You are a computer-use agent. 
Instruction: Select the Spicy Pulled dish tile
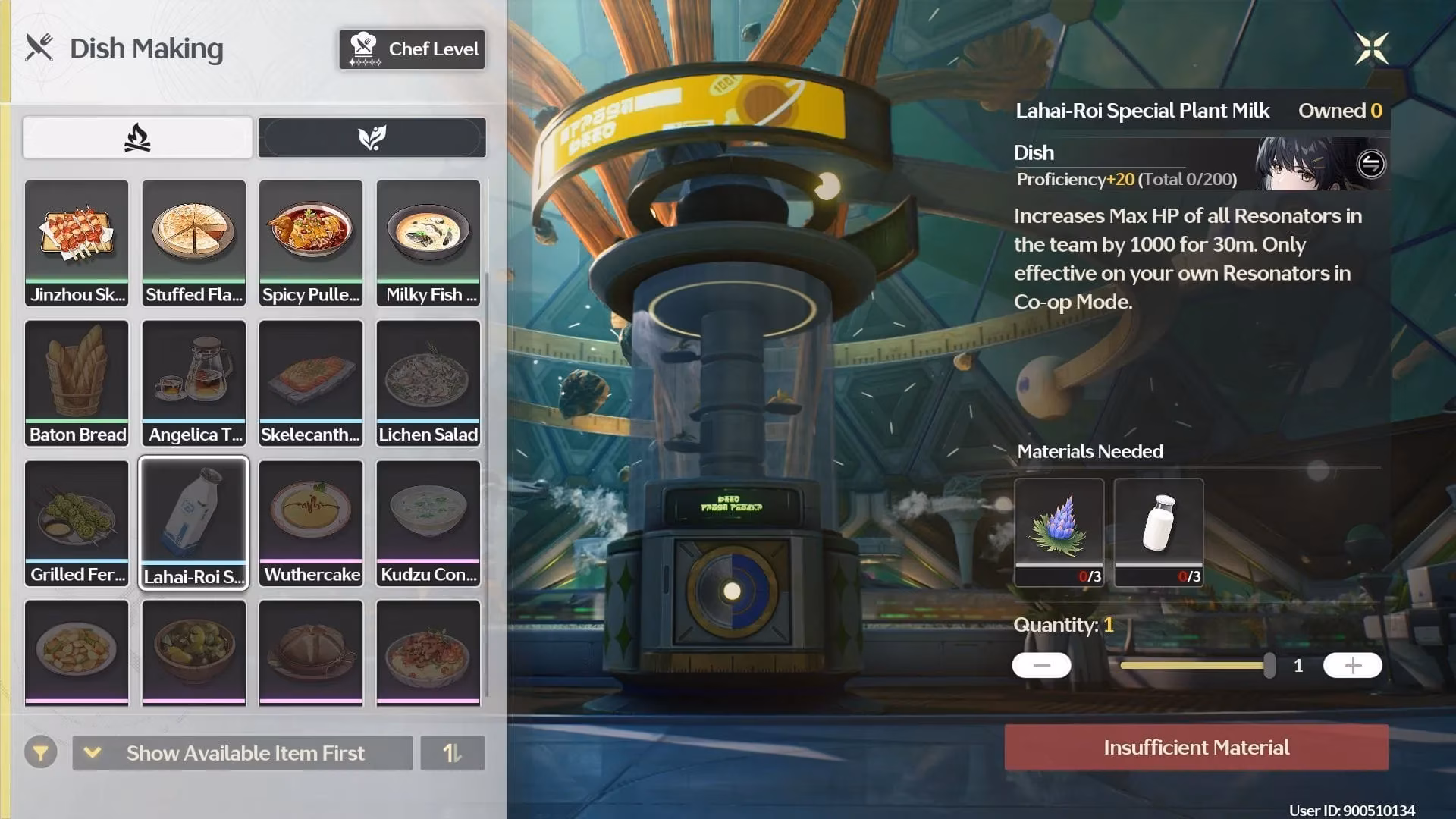(x=311, y=243)
